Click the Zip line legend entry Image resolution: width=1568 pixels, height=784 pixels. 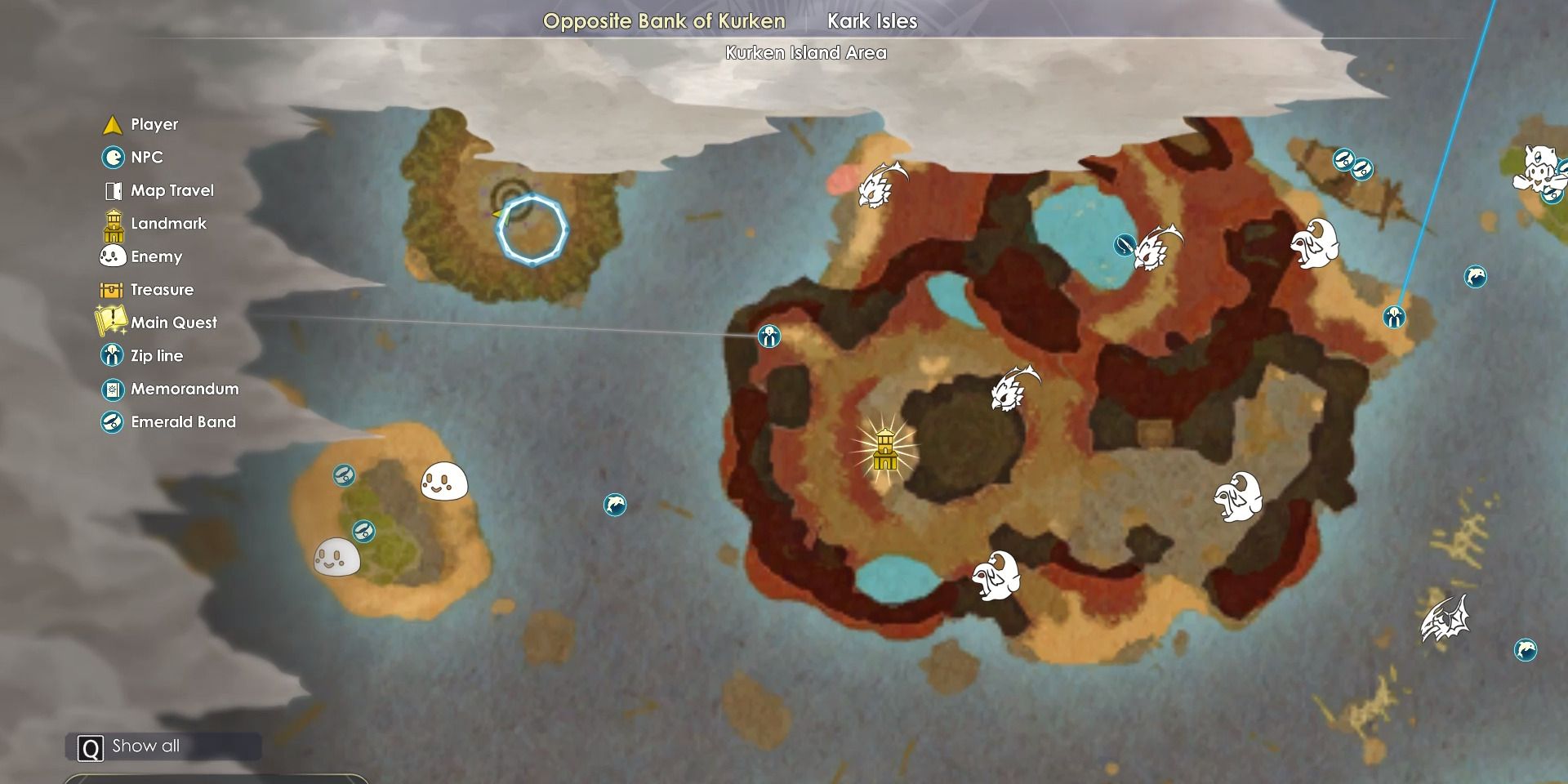(156, 356)
